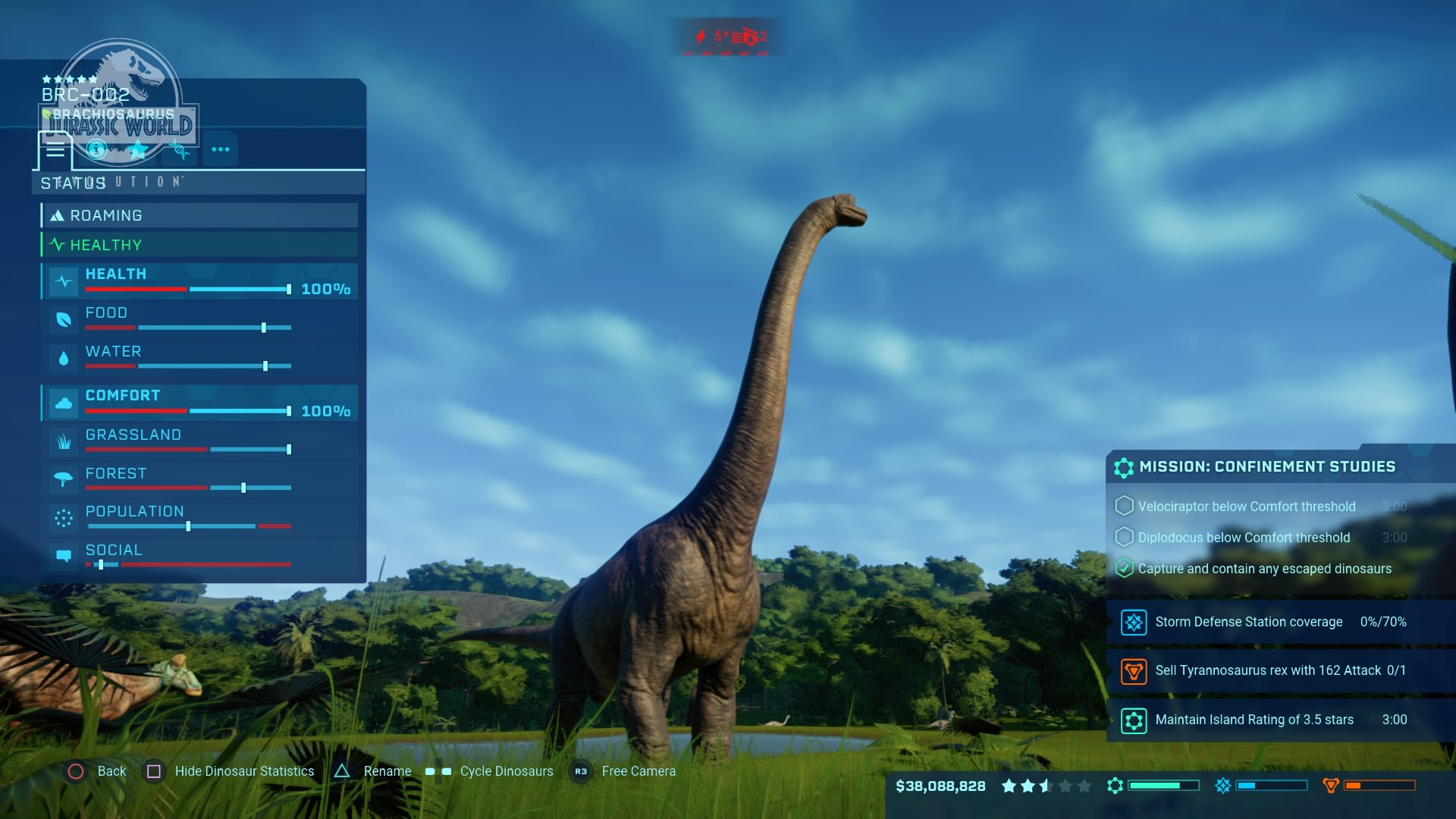Screen dimensions: 1456x819
Task: Click the Social speech bubble icon
Action: point(63,557)
